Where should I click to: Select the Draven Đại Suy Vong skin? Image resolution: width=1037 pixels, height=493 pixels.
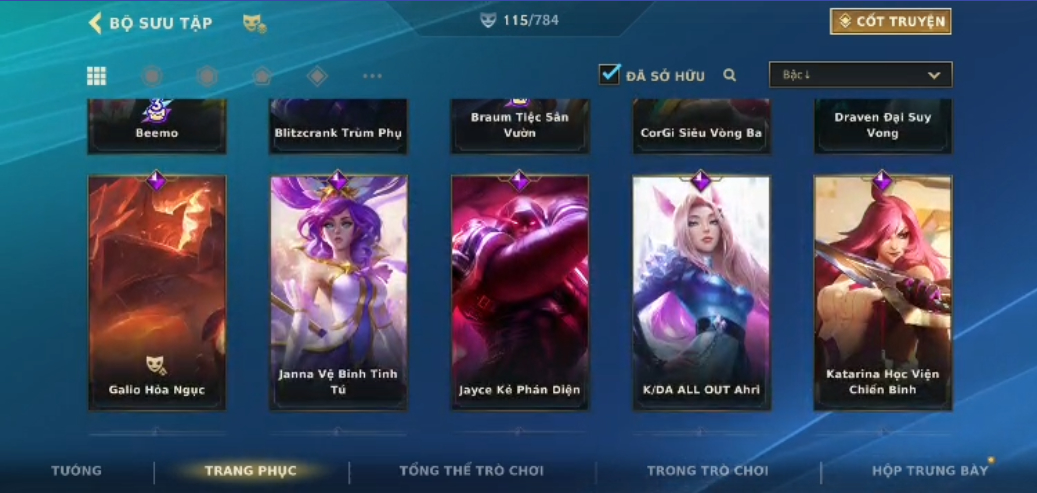click(x=883, y=125)
